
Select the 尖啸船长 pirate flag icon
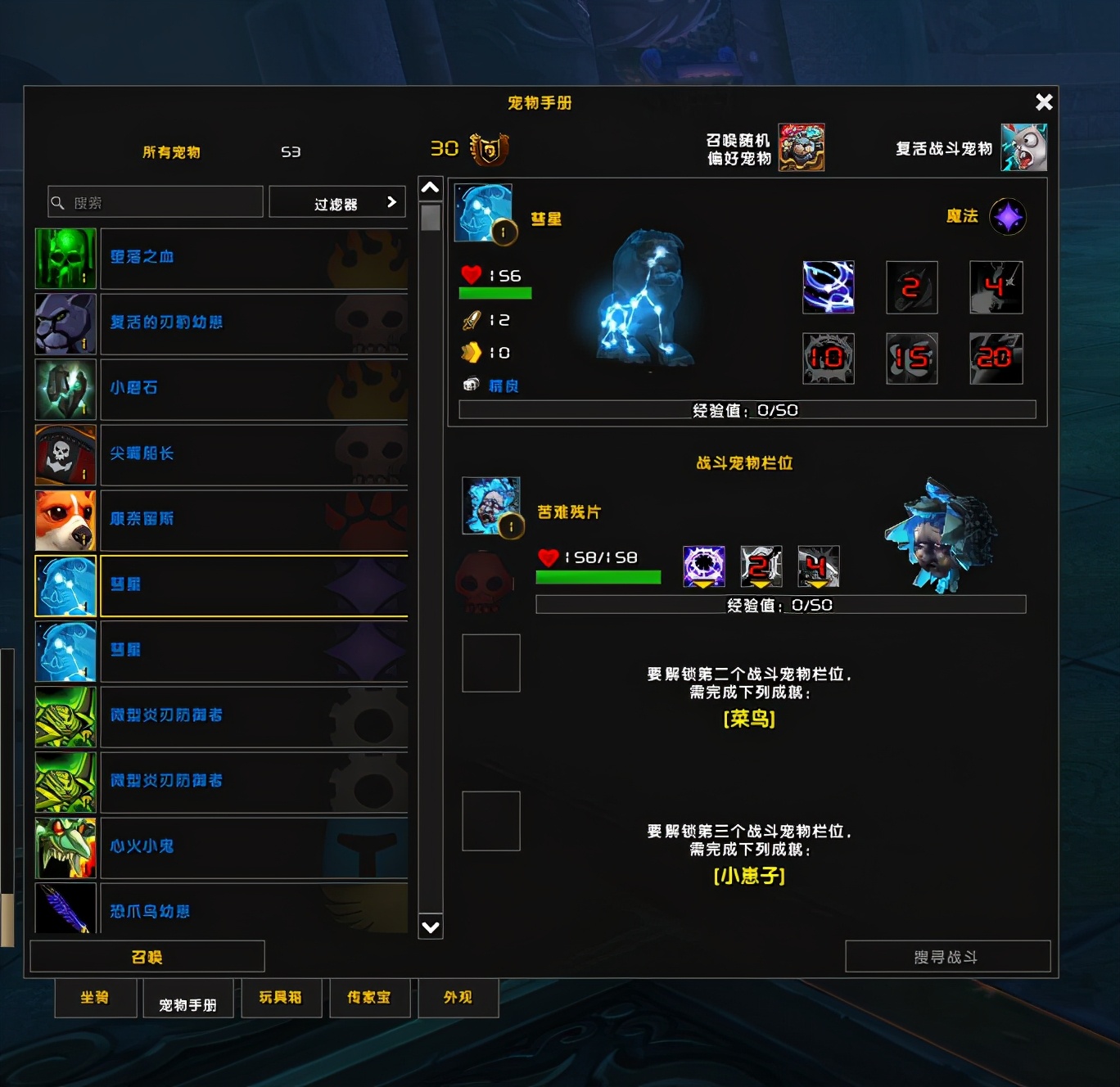coord(65,454)
